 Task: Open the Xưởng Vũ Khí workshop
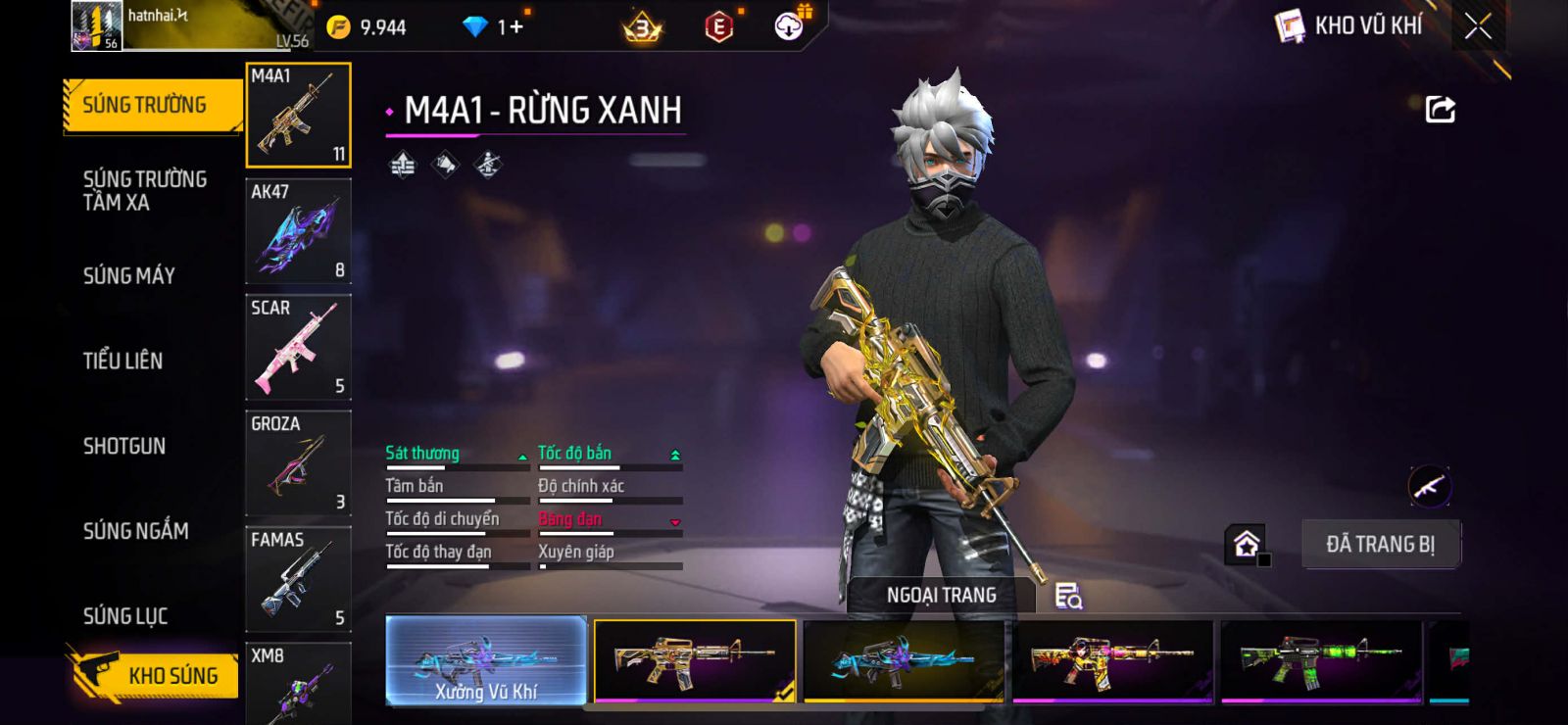486,661
